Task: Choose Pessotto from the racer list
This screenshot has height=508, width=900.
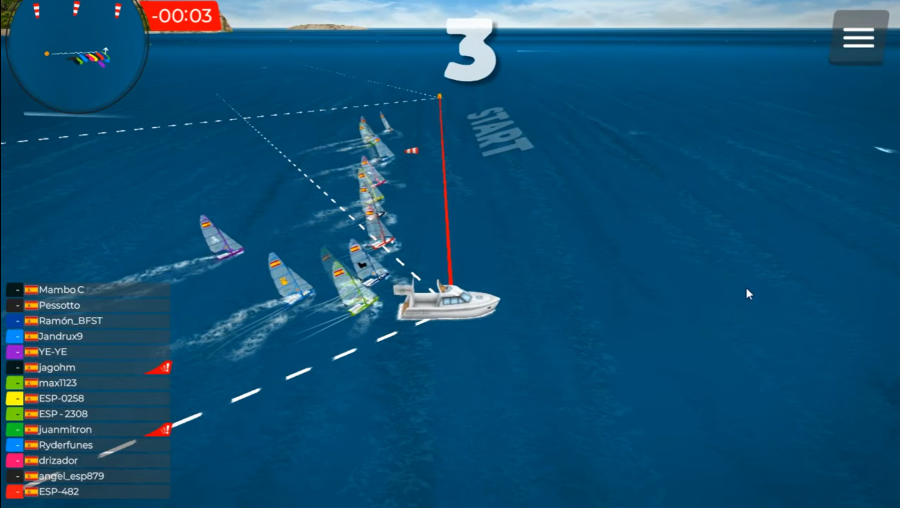Action: pyautogui.click(x=88, y=305)
